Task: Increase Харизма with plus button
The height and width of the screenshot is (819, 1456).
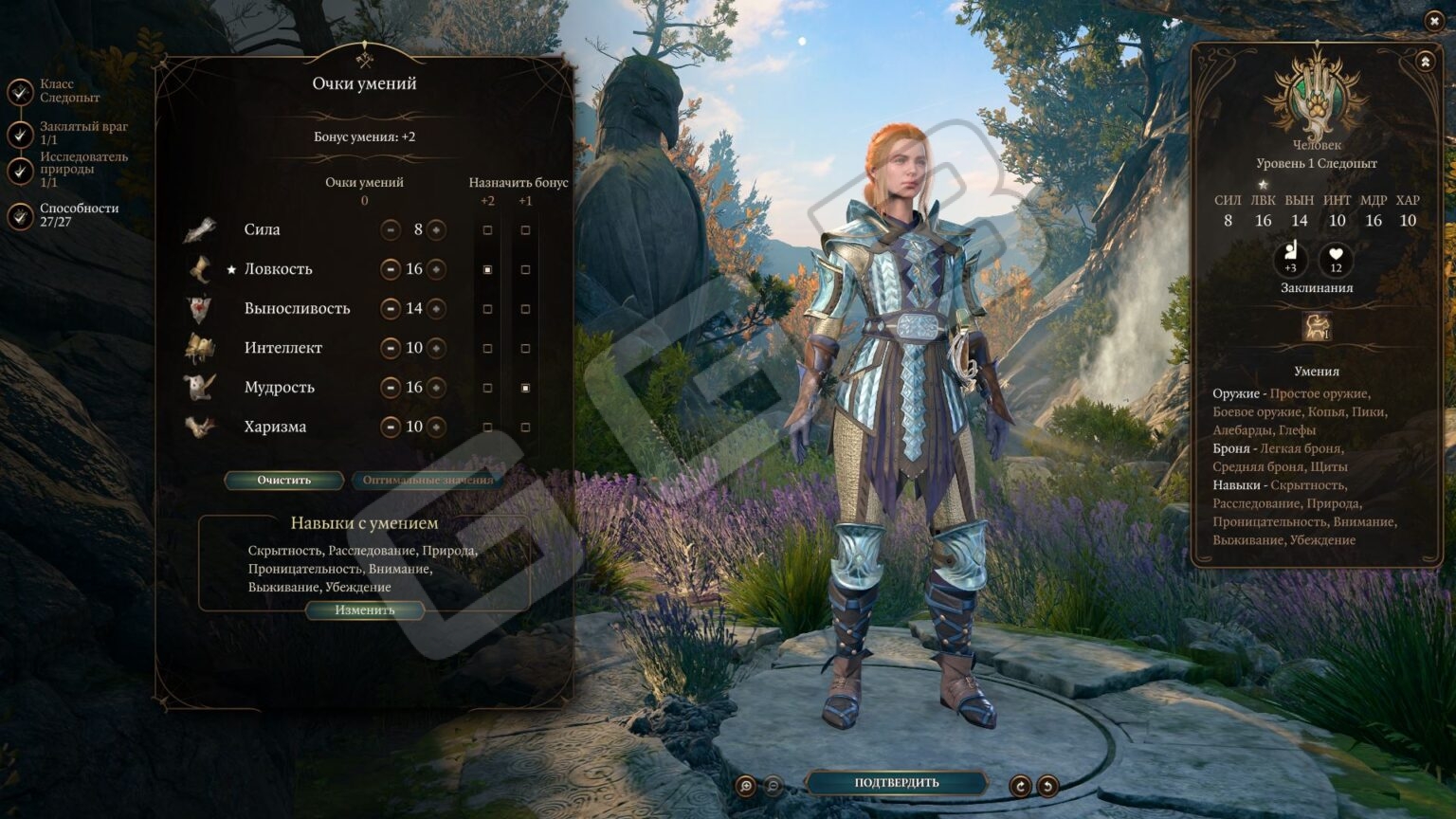Action: 436,428
